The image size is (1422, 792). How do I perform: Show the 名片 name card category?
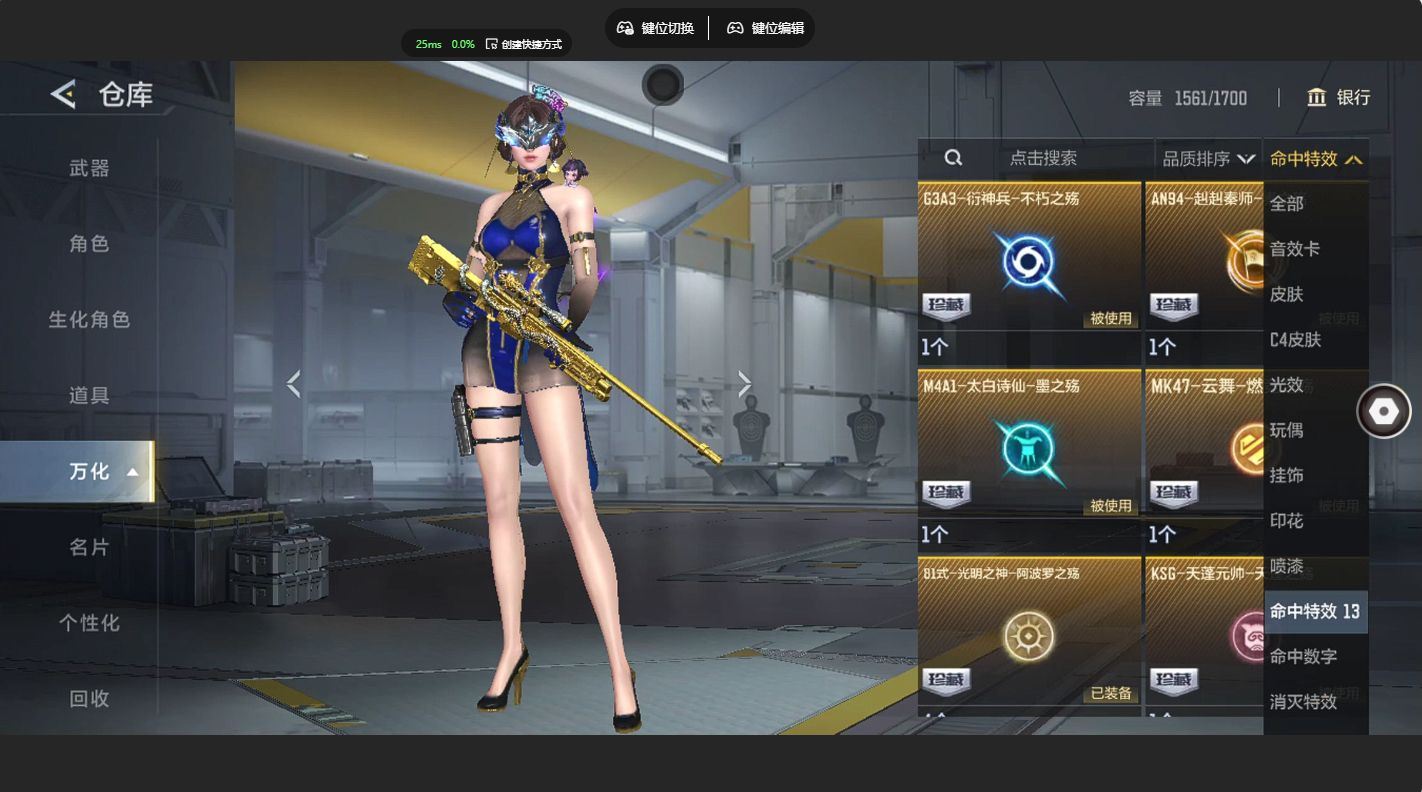click(x=89, y=547)
